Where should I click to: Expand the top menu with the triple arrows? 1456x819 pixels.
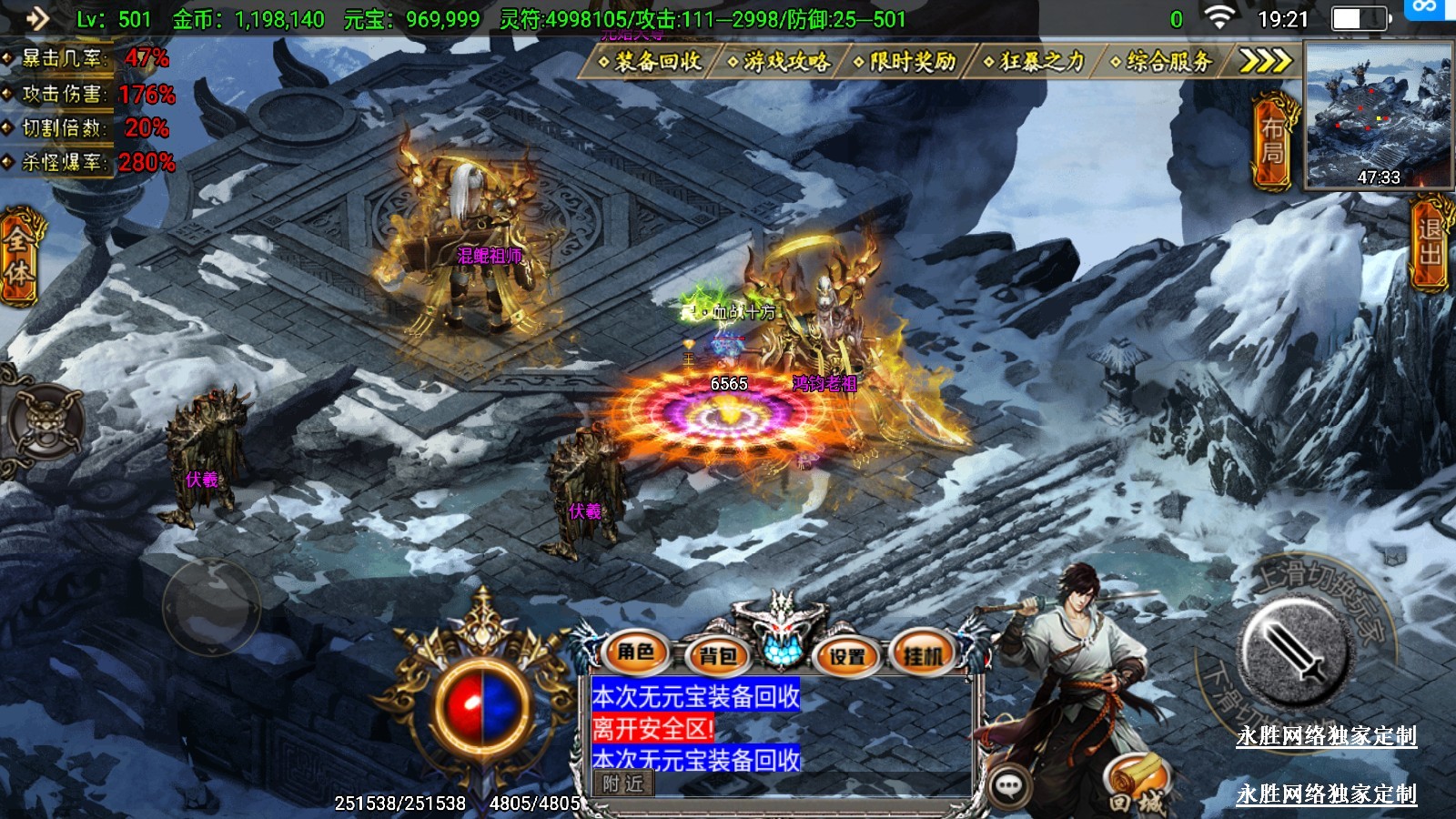1266,61
